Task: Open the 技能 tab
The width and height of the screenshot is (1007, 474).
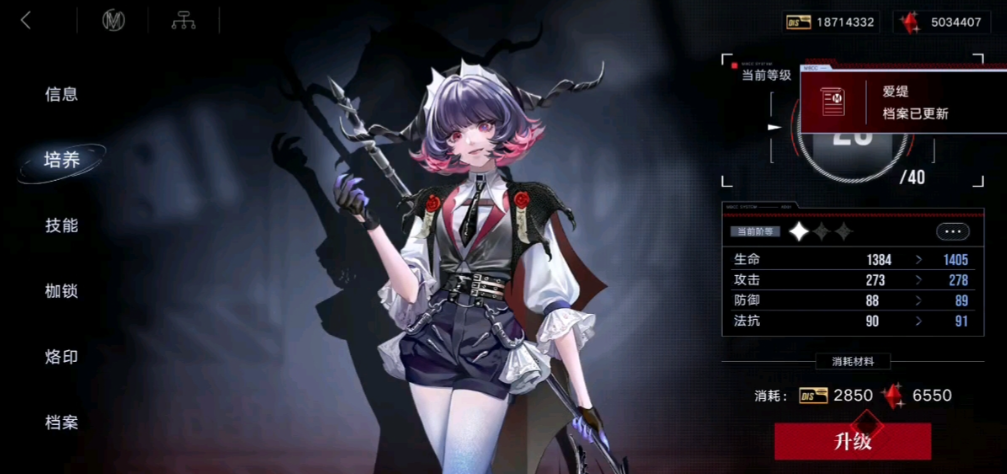Action: pyautogui.click(x=61, y=225)
